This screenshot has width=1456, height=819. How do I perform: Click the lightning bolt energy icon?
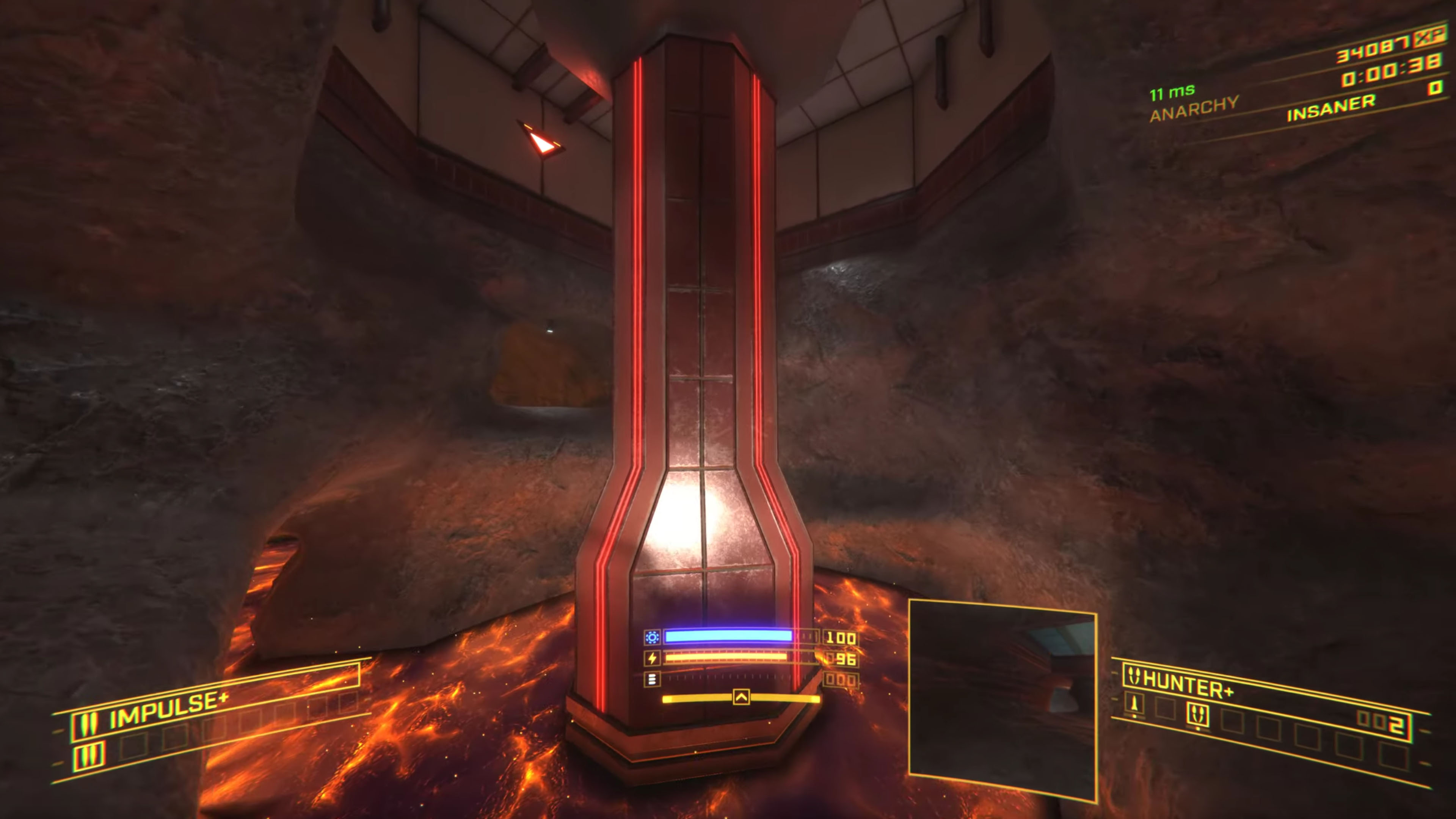pos(652,659)
